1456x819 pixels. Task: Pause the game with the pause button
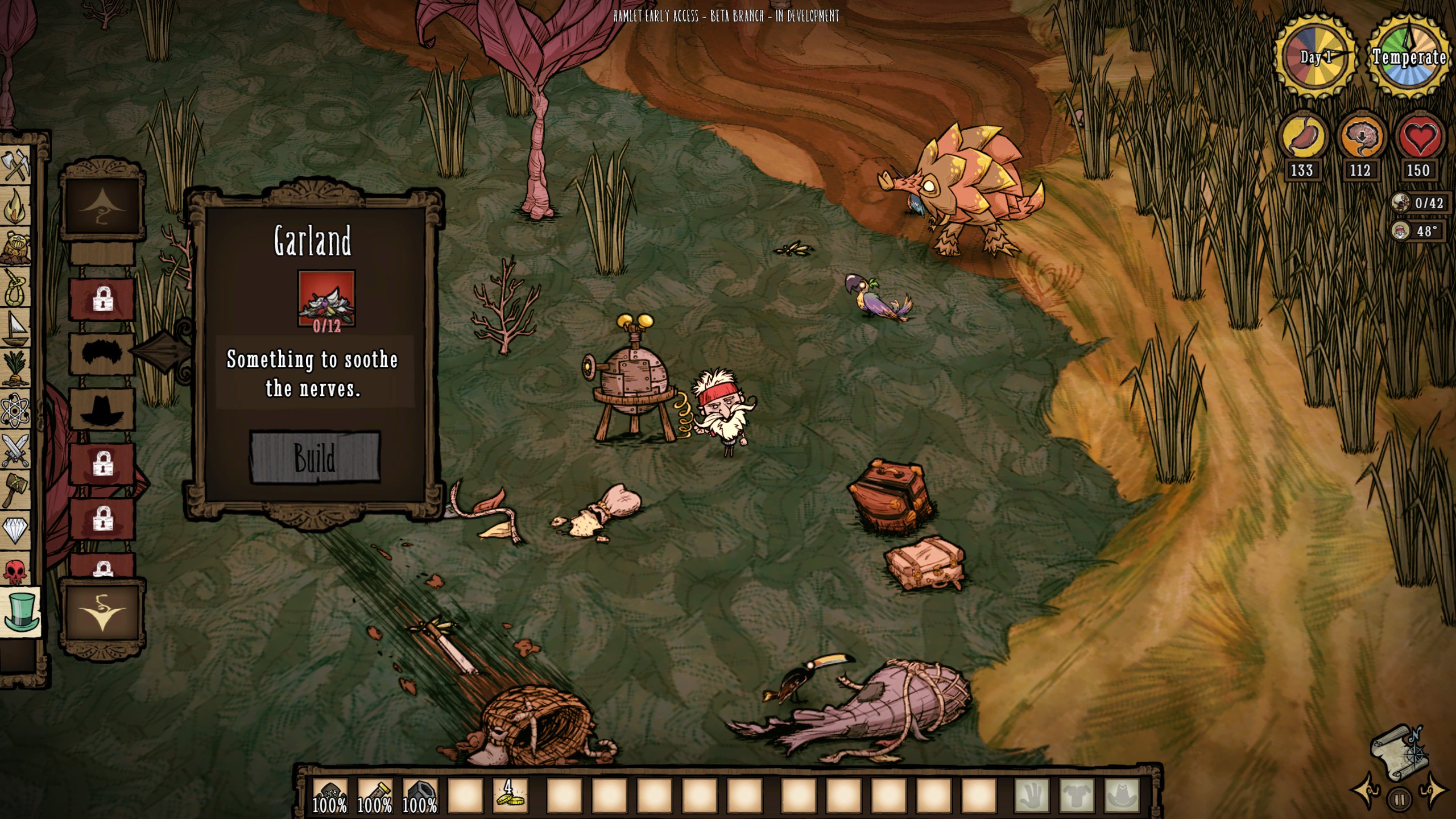[x=1400, y=800]
